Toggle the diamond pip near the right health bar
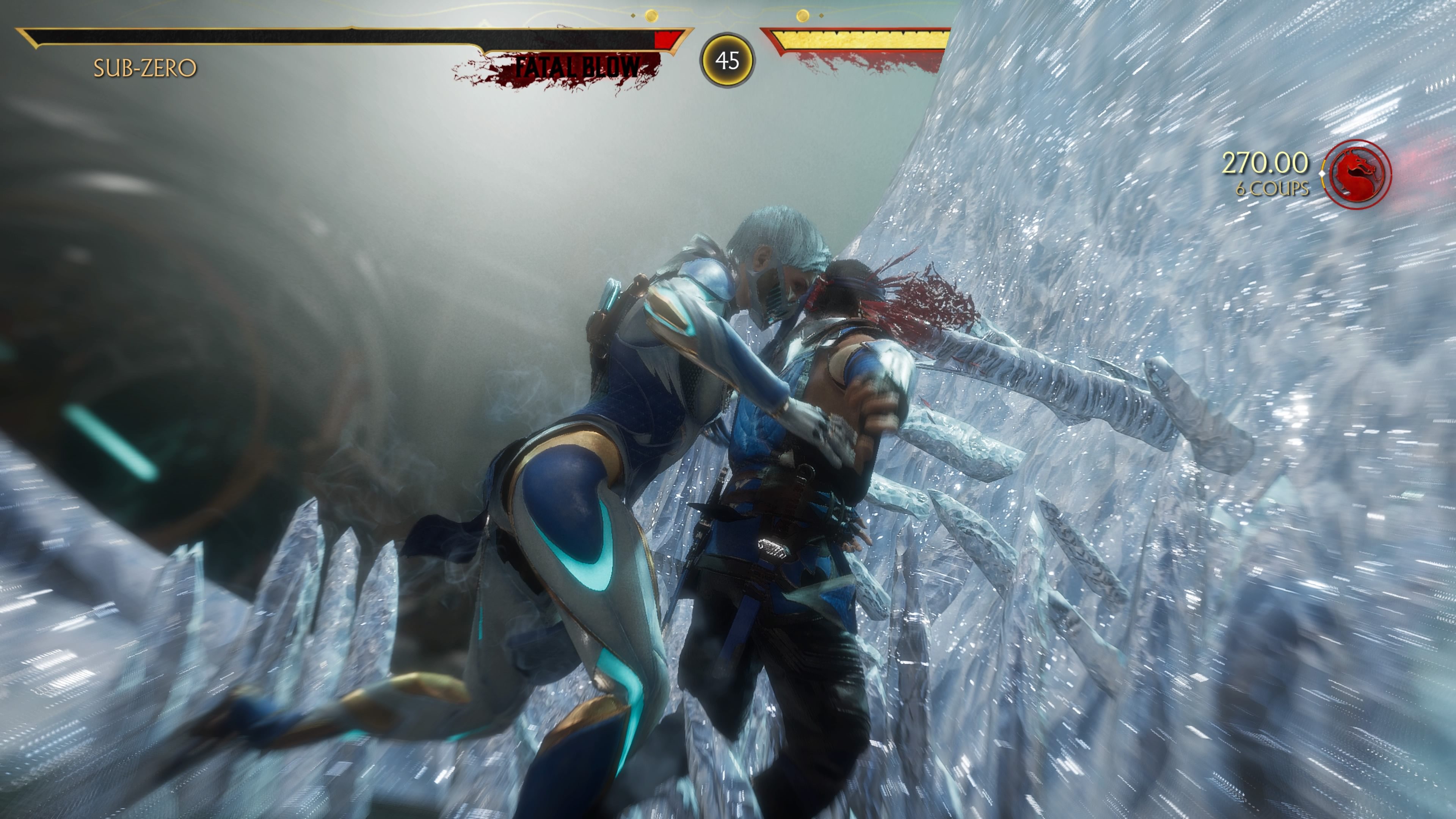 coord(821,16)
